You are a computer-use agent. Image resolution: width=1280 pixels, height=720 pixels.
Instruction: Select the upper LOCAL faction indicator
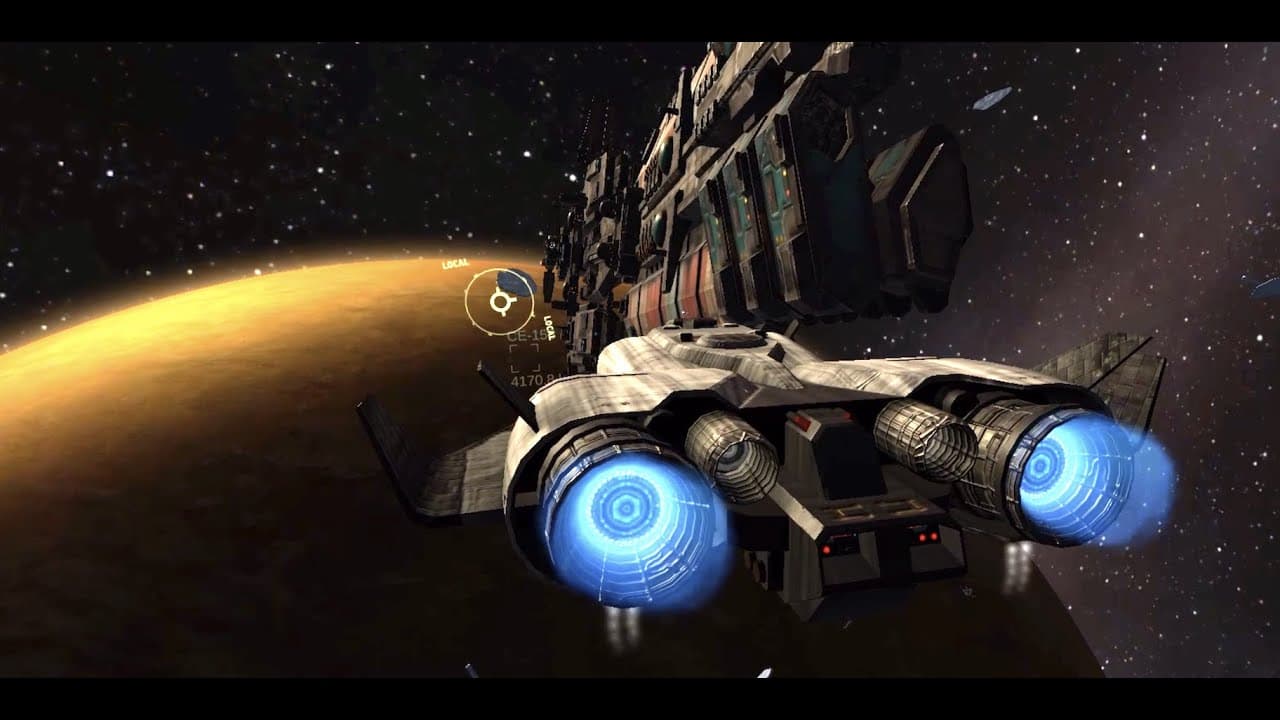(x=454, y=263)
